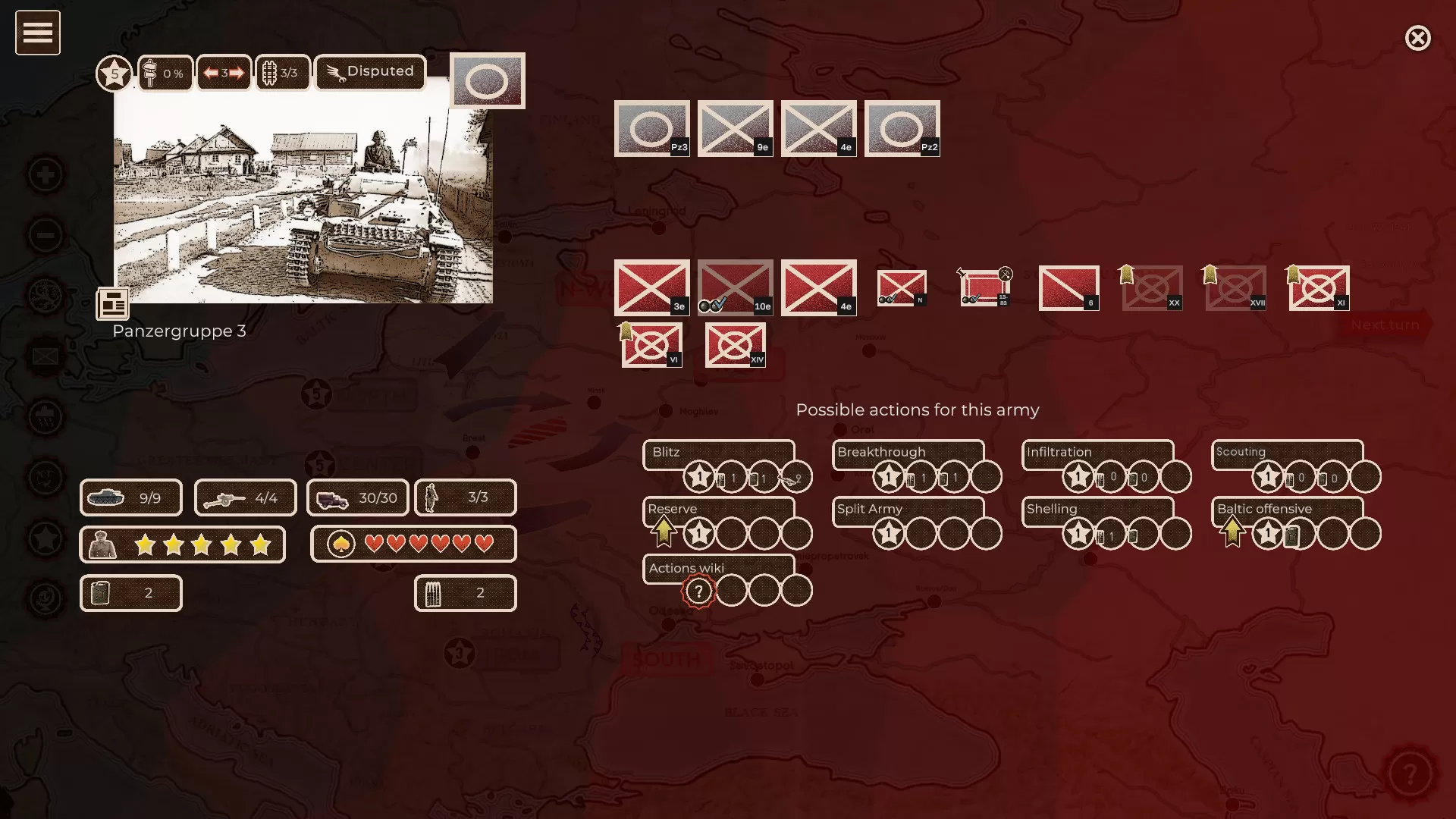The image size is (1456, 819).
Task: Open the Actions wiki question mark
Action: (697, 590)
